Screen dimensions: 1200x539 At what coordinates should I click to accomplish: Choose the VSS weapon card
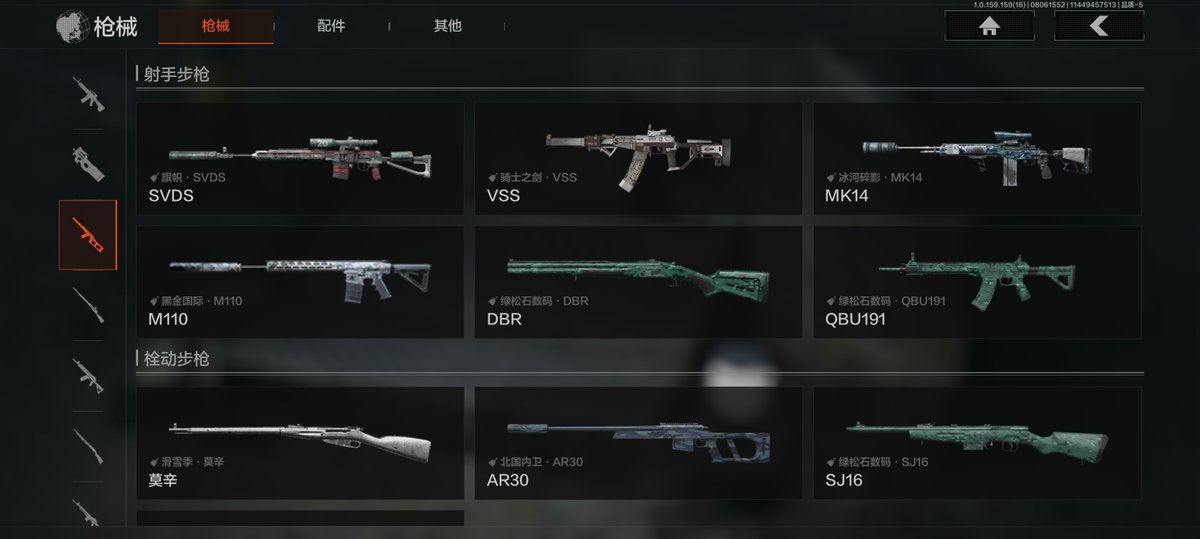coord(638,158)
